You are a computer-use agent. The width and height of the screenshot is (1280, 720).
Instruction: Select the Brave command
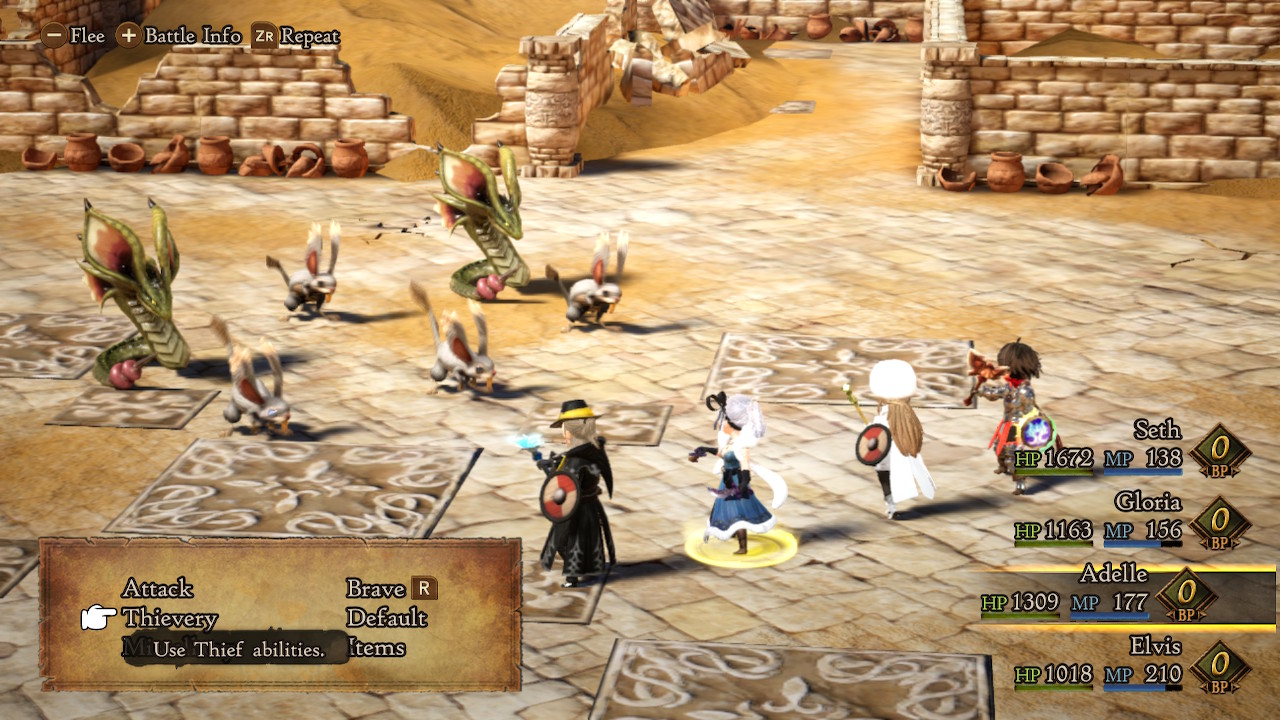(x=376, y=588)
